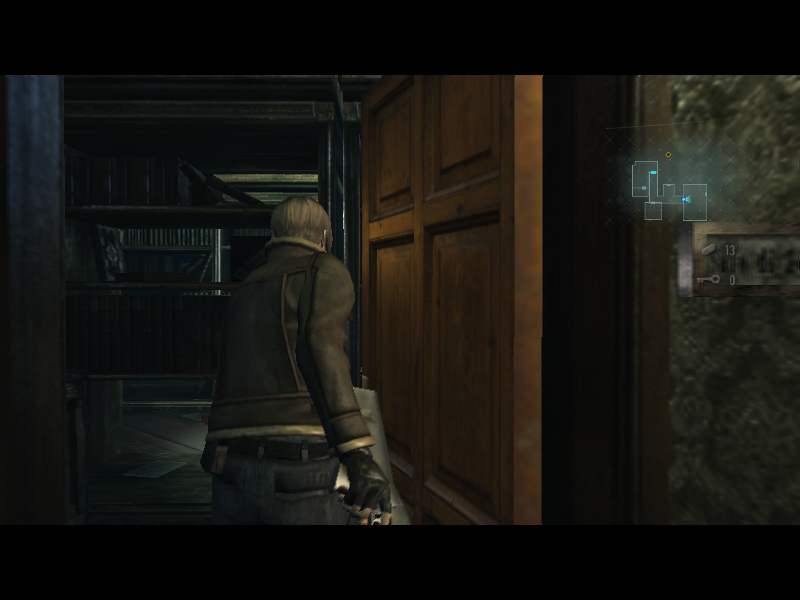Select the key icon in the item panel
Viewport: 800px width, 600px height.
709,280
